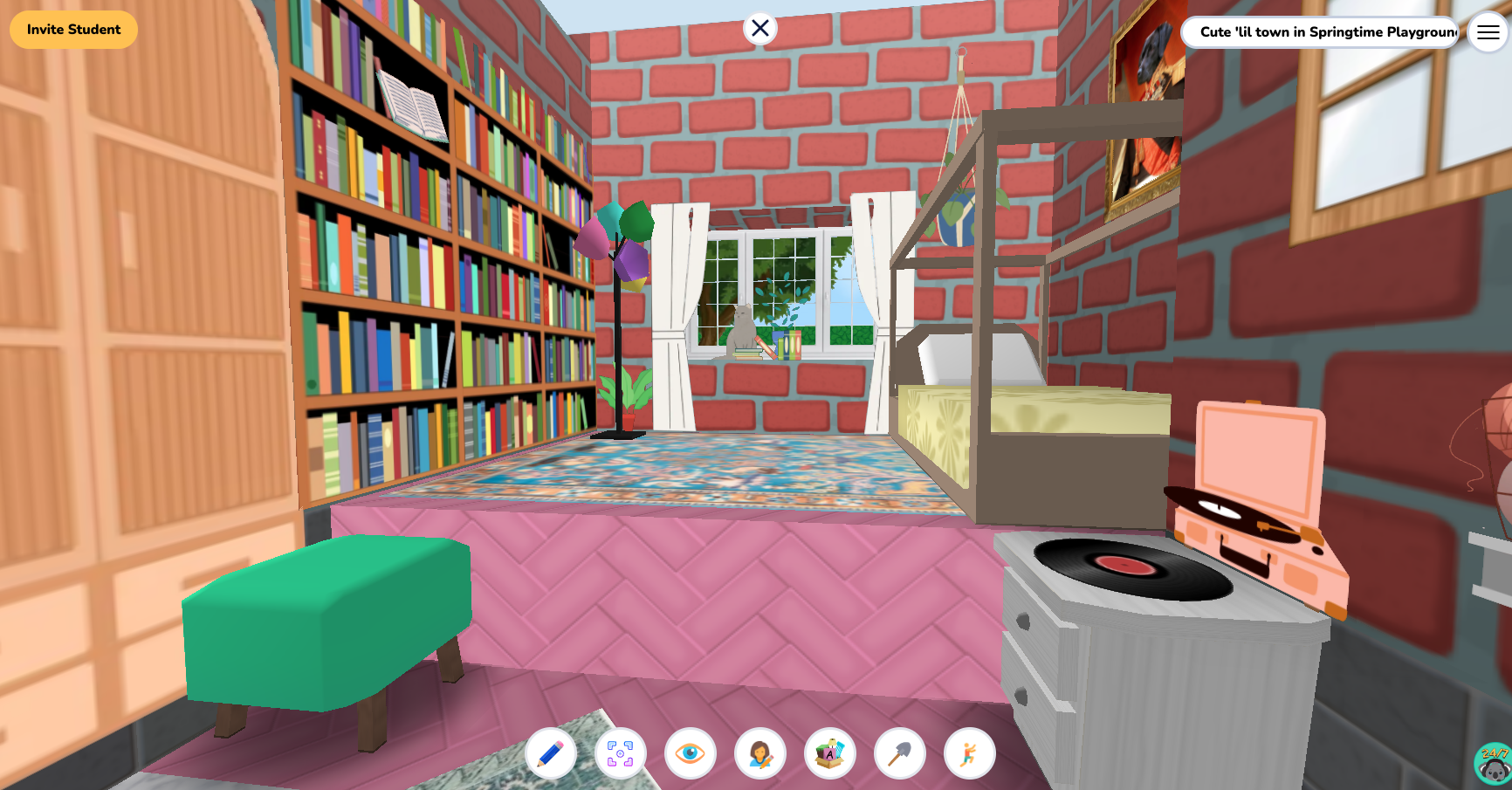Screen dimensions: 1512x790
Task: Open the eye view mode
Action: tap(690, 752)
